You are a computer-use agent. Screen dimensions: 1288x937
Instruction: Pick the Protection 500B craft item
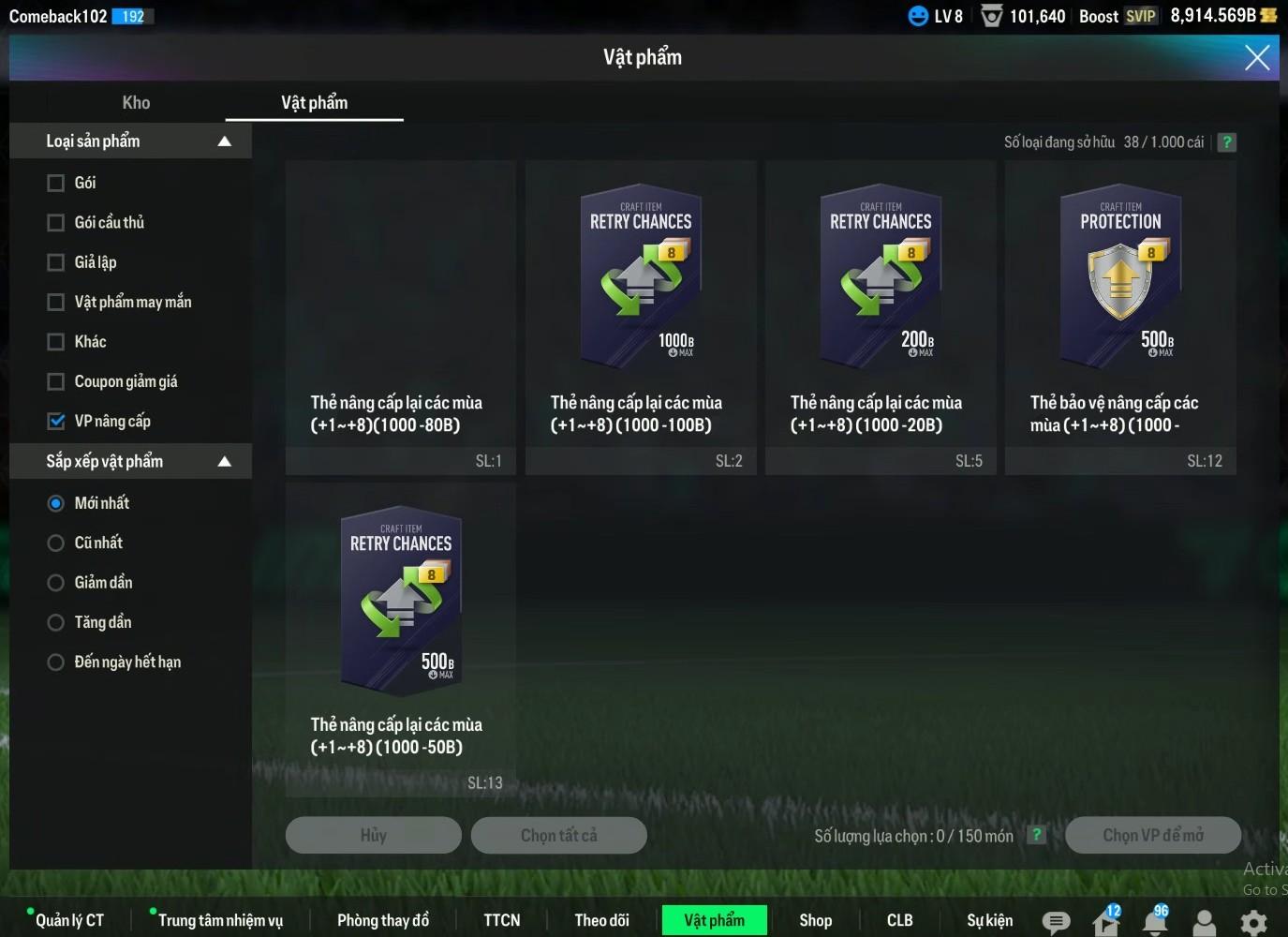click(1120, 281)
